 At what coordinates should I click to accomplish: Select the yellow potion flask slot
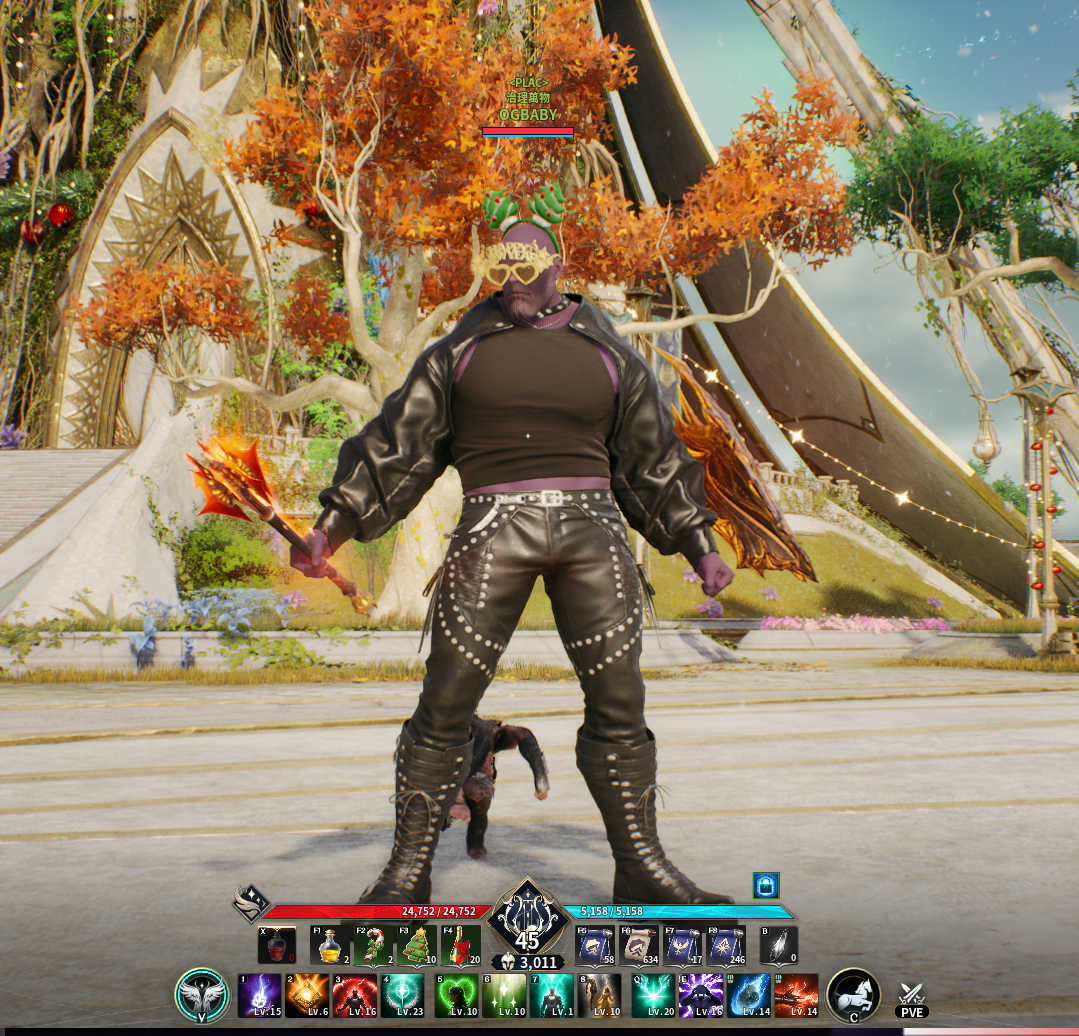(330, 945)
